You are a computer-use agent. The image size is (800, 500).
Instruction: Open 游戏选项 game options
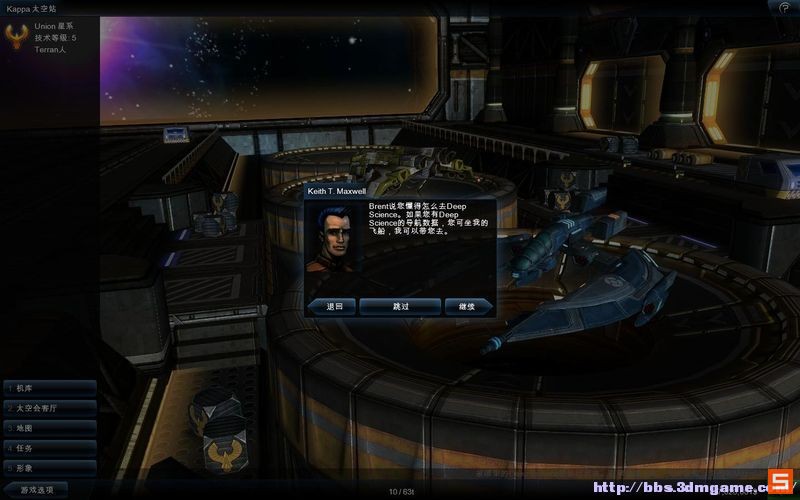pos(40,489)
